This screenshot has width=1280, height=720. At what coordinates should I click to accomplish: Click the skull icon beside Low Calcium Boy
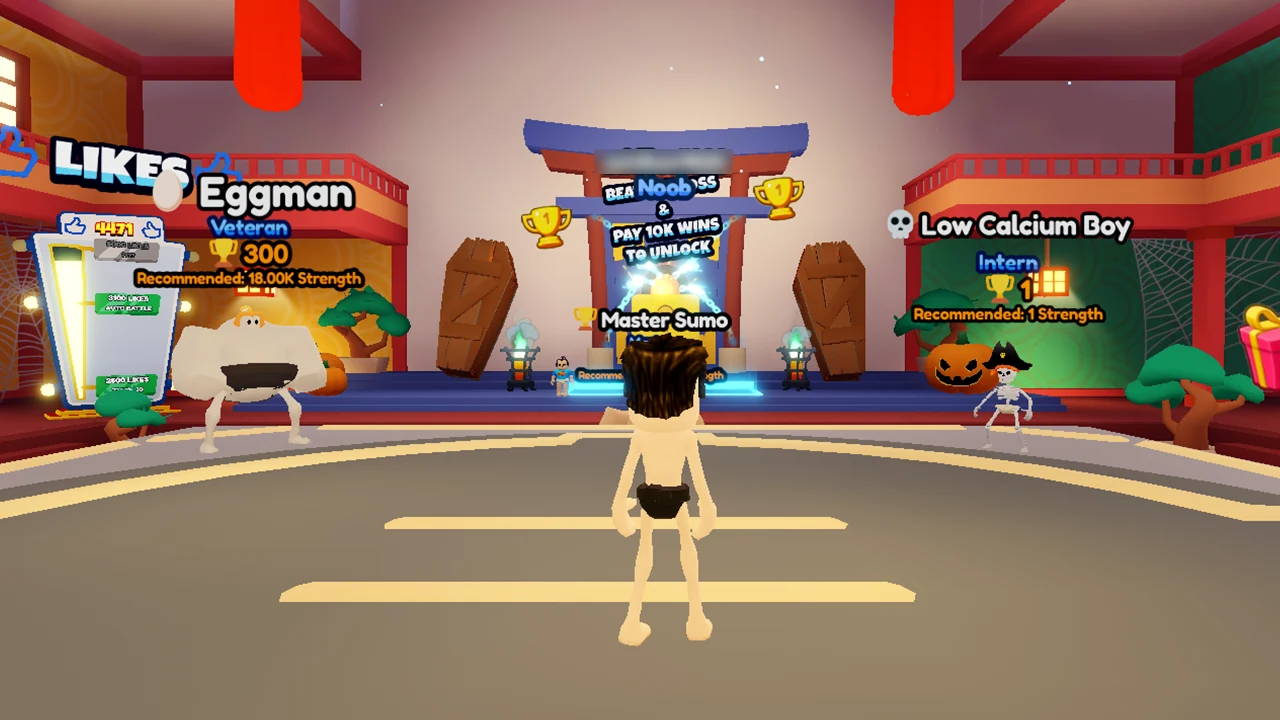(x=899, y=226)
